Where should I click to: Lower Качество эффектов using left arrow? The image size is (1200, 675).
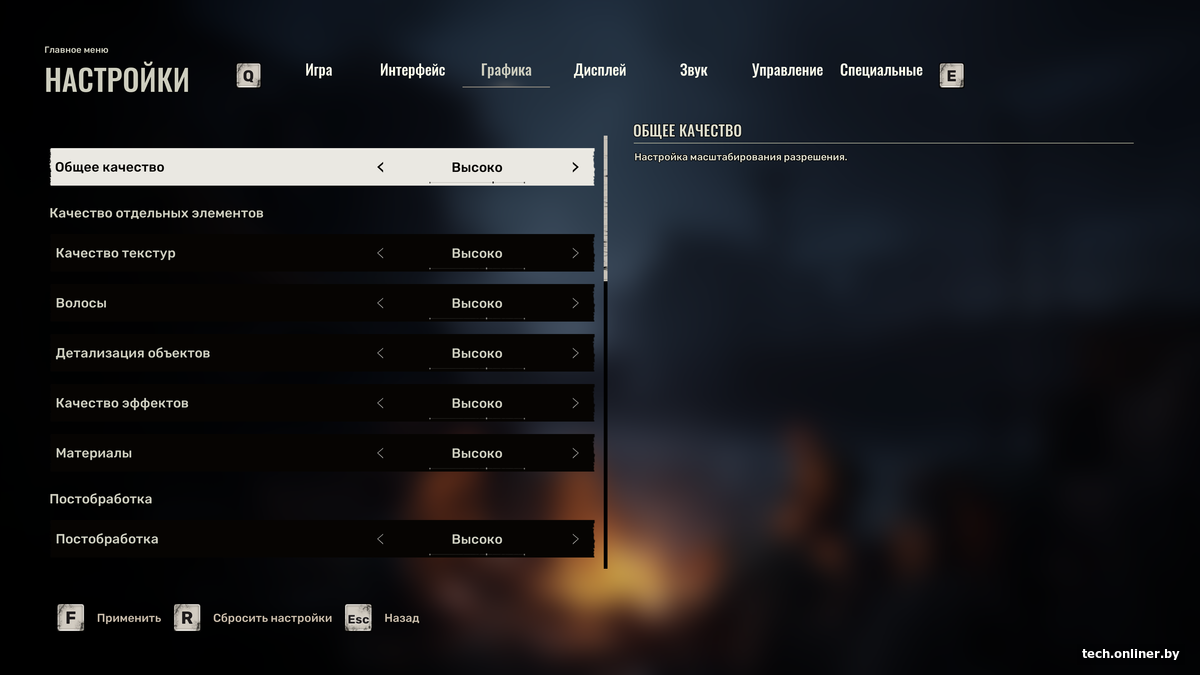coord(380,403)
